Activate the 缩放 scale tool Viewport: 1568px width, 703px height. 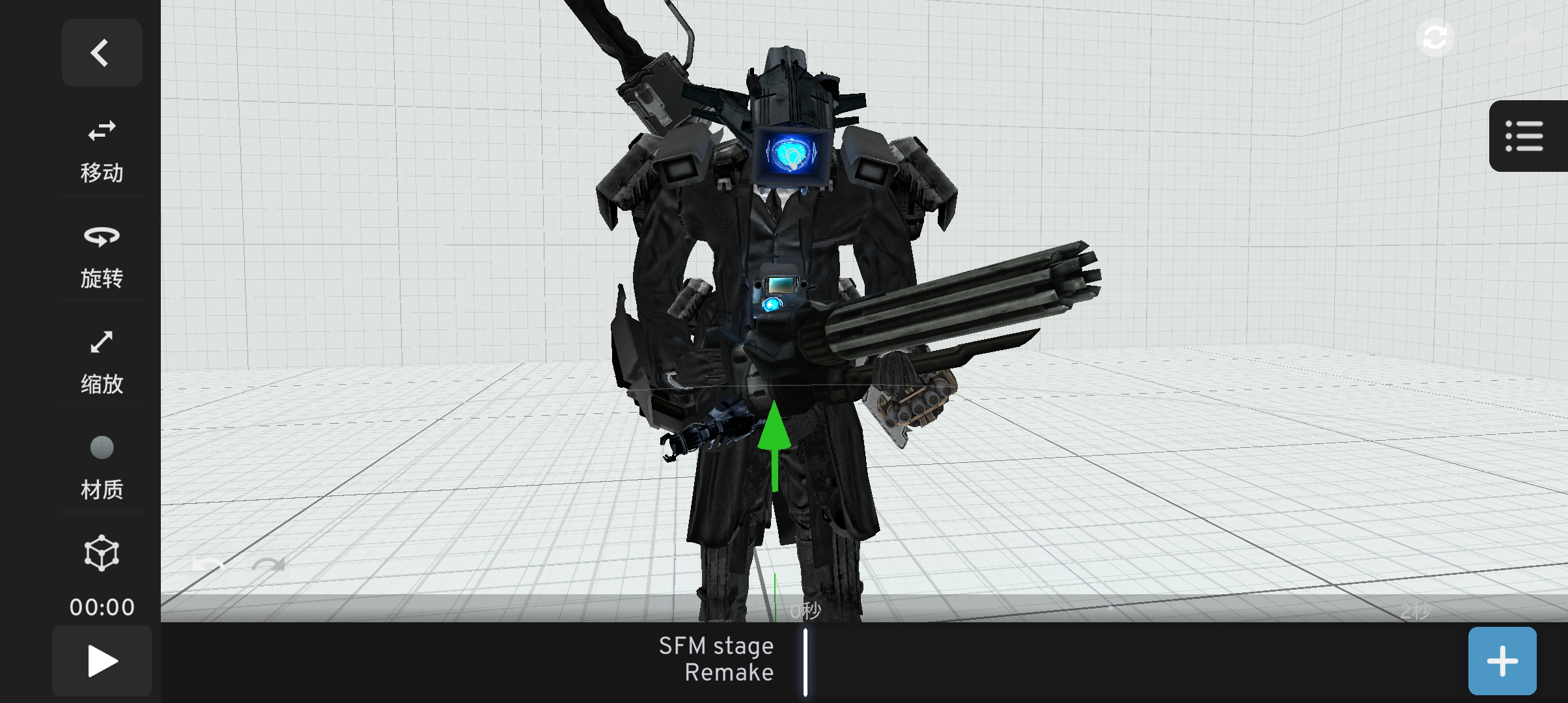[102, 361]
